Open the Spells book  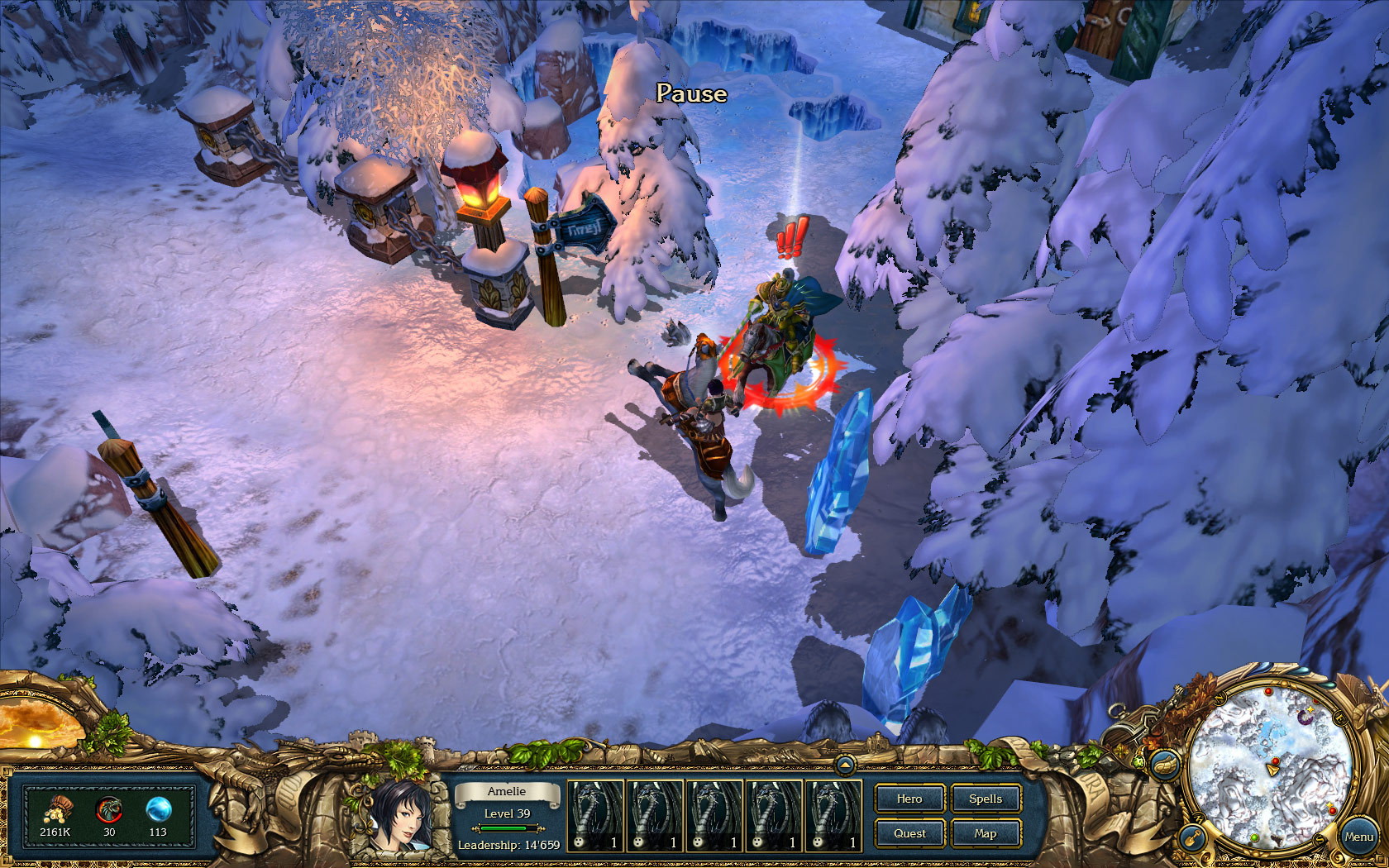point(986,799)
